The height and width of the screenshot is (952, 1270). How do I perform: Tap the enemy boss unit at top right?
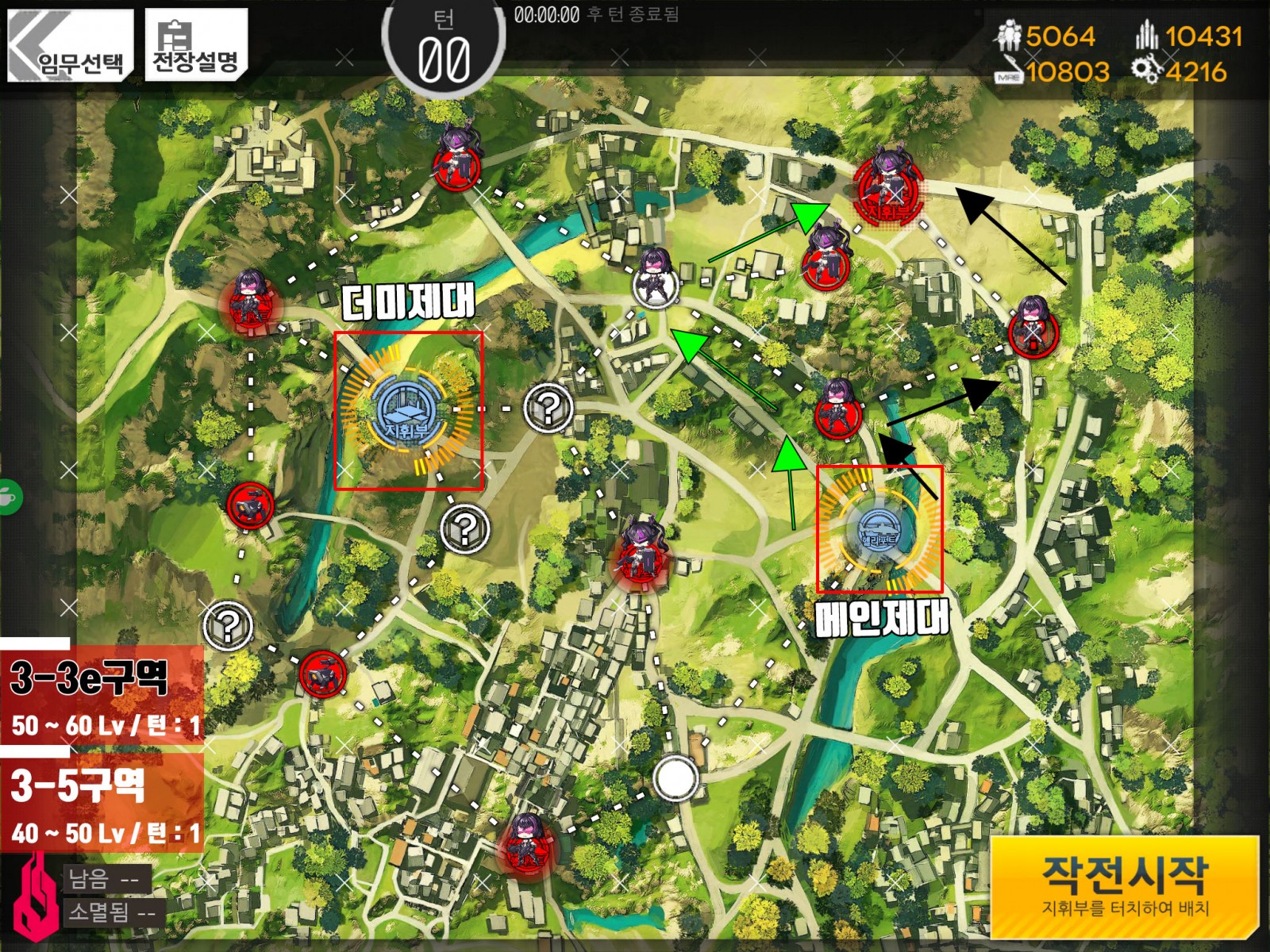889,190
